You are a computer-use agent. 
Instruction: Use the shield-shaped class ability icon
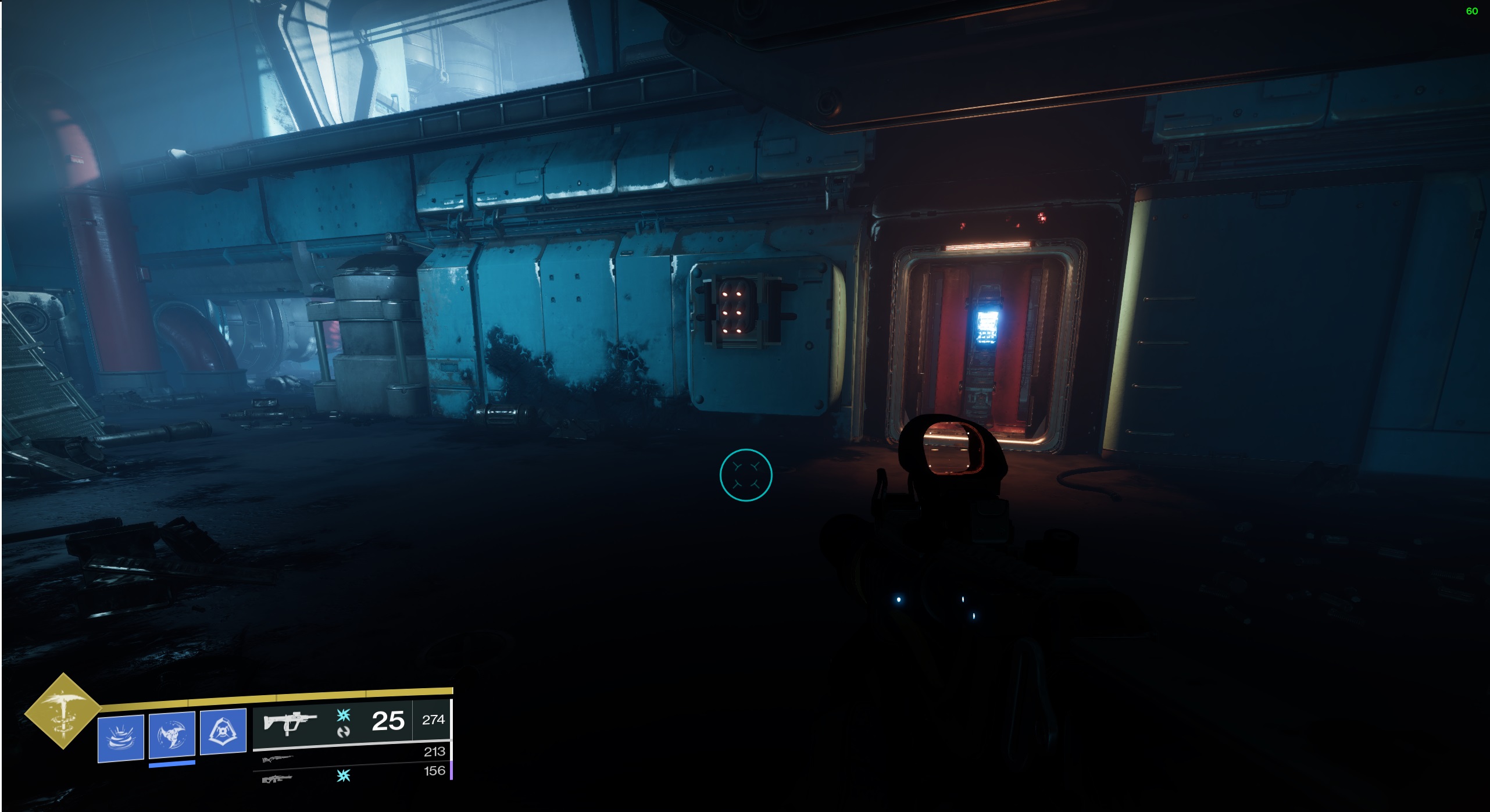coord(223,731)
